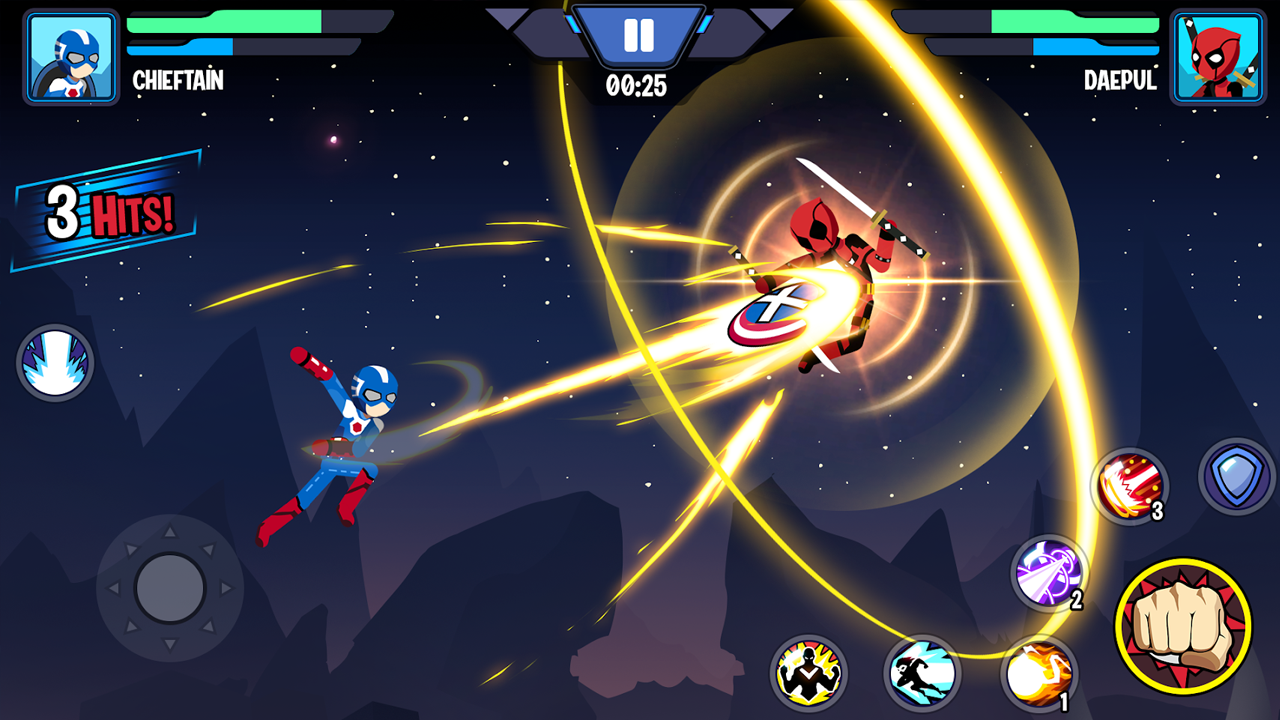Screen dimensions: 1280x720
Task: Select Daepul's enemy portrait
Action: pyautogui.click(x=1216, y=57)
